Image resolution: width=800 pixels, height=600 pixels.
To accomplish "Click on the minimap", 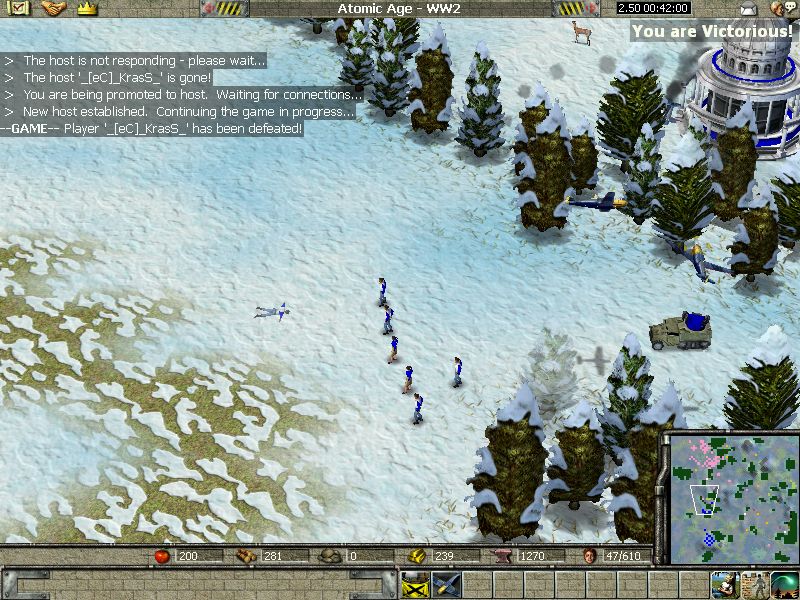I will [728, 497].
